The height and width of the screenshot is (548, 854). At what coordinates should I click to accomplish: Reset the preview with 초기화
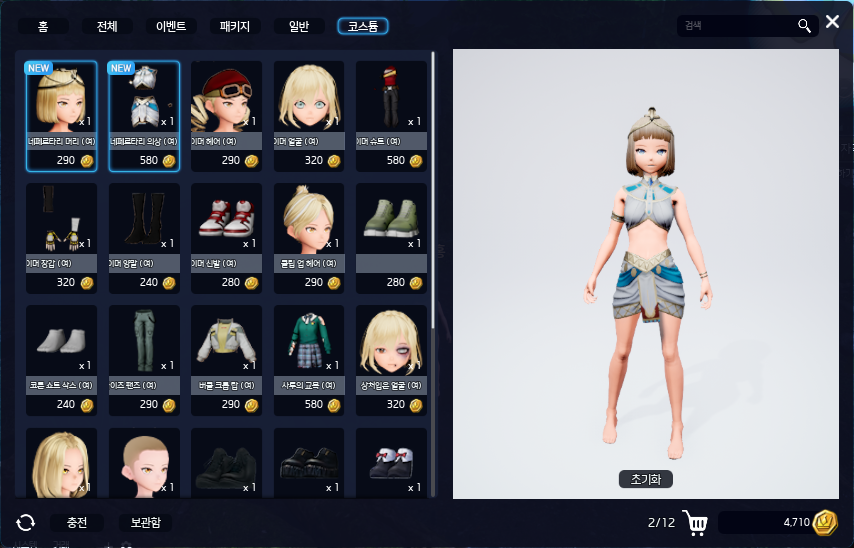click(645, 479)
